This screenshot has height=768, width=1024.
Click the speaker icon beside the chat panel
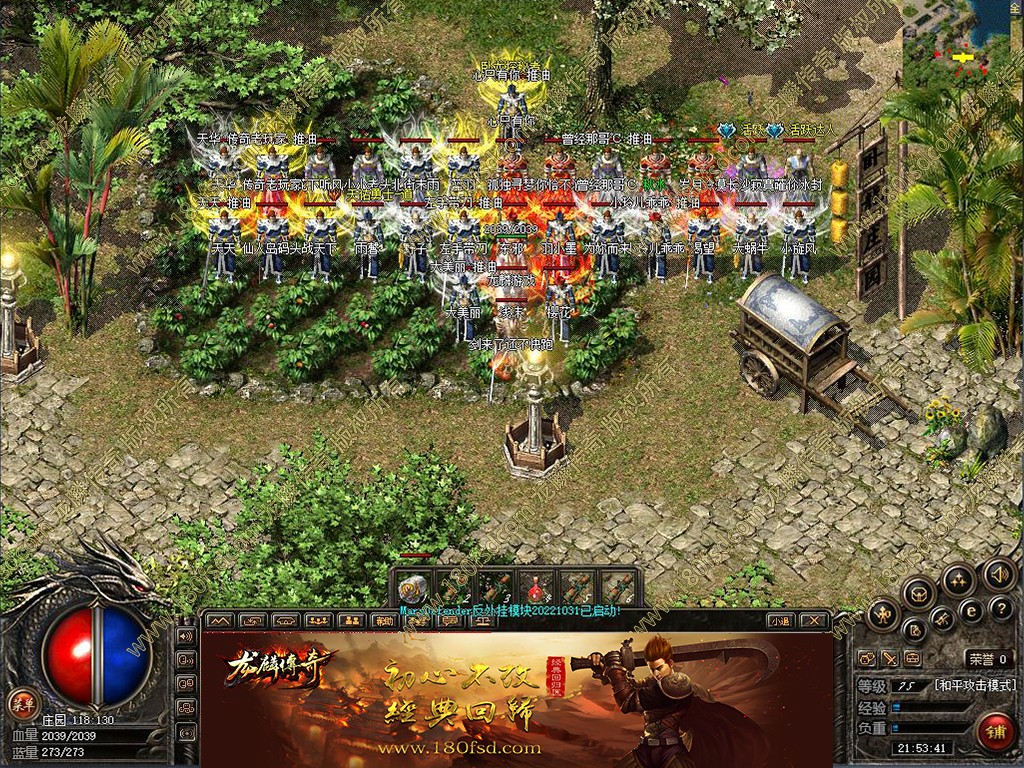185,636
